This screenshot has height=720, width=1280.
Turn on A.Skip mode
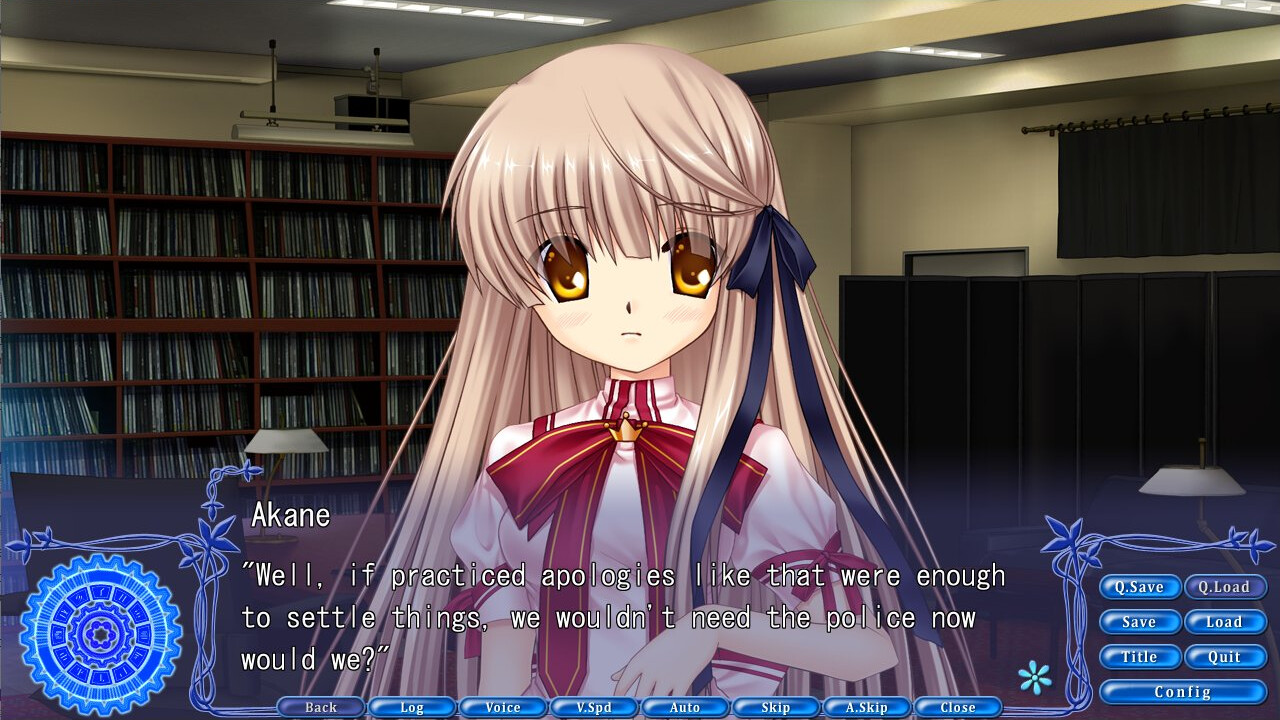point(866,707)
